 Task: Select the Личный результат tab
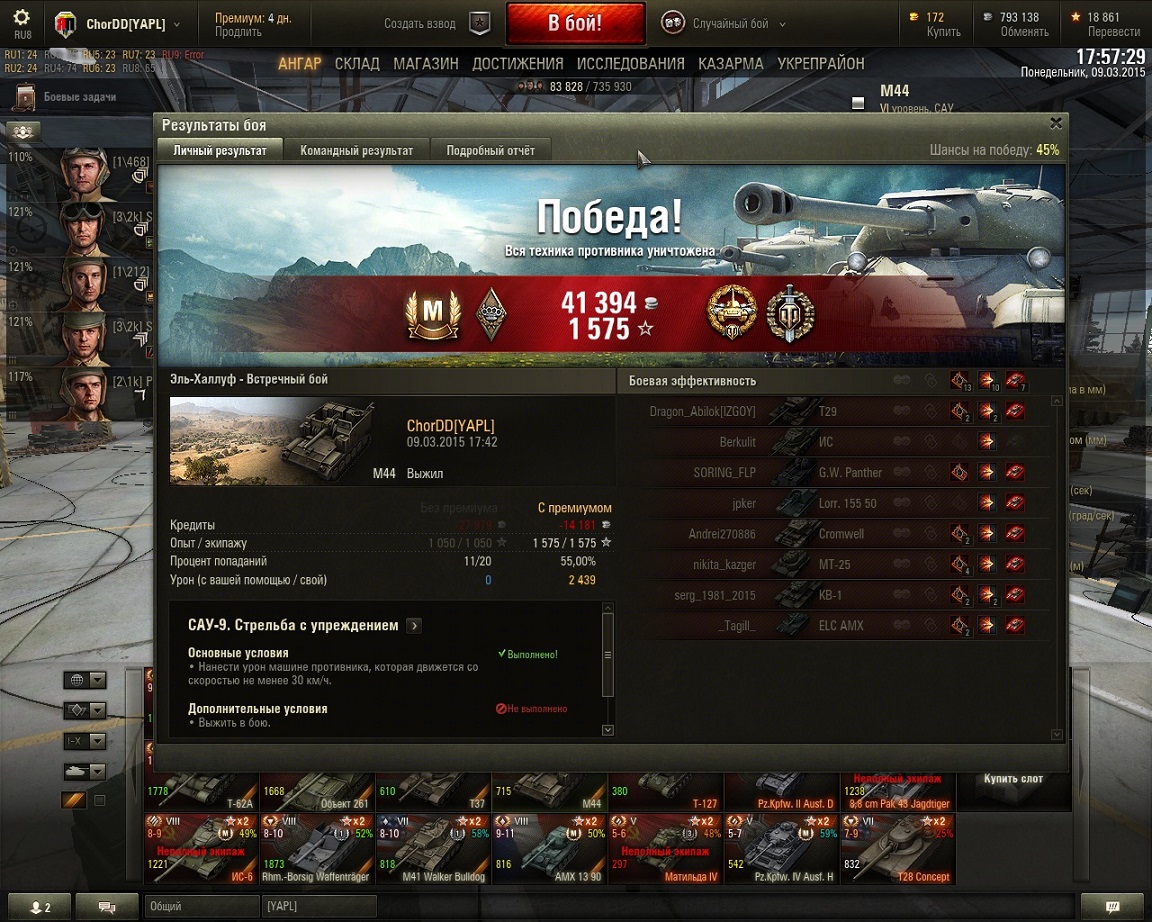point(220,151)
